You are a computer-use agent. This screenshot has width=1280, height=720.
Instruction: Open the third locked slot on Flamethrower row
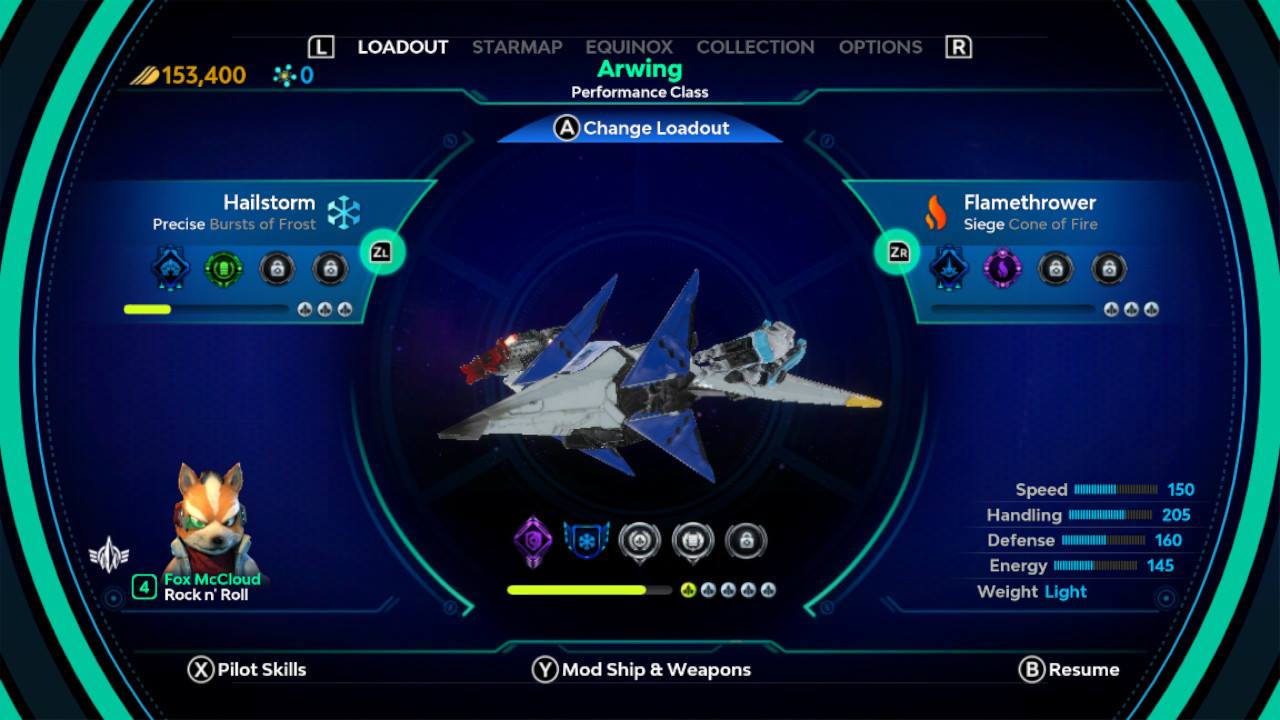(x=1057, y=268)
